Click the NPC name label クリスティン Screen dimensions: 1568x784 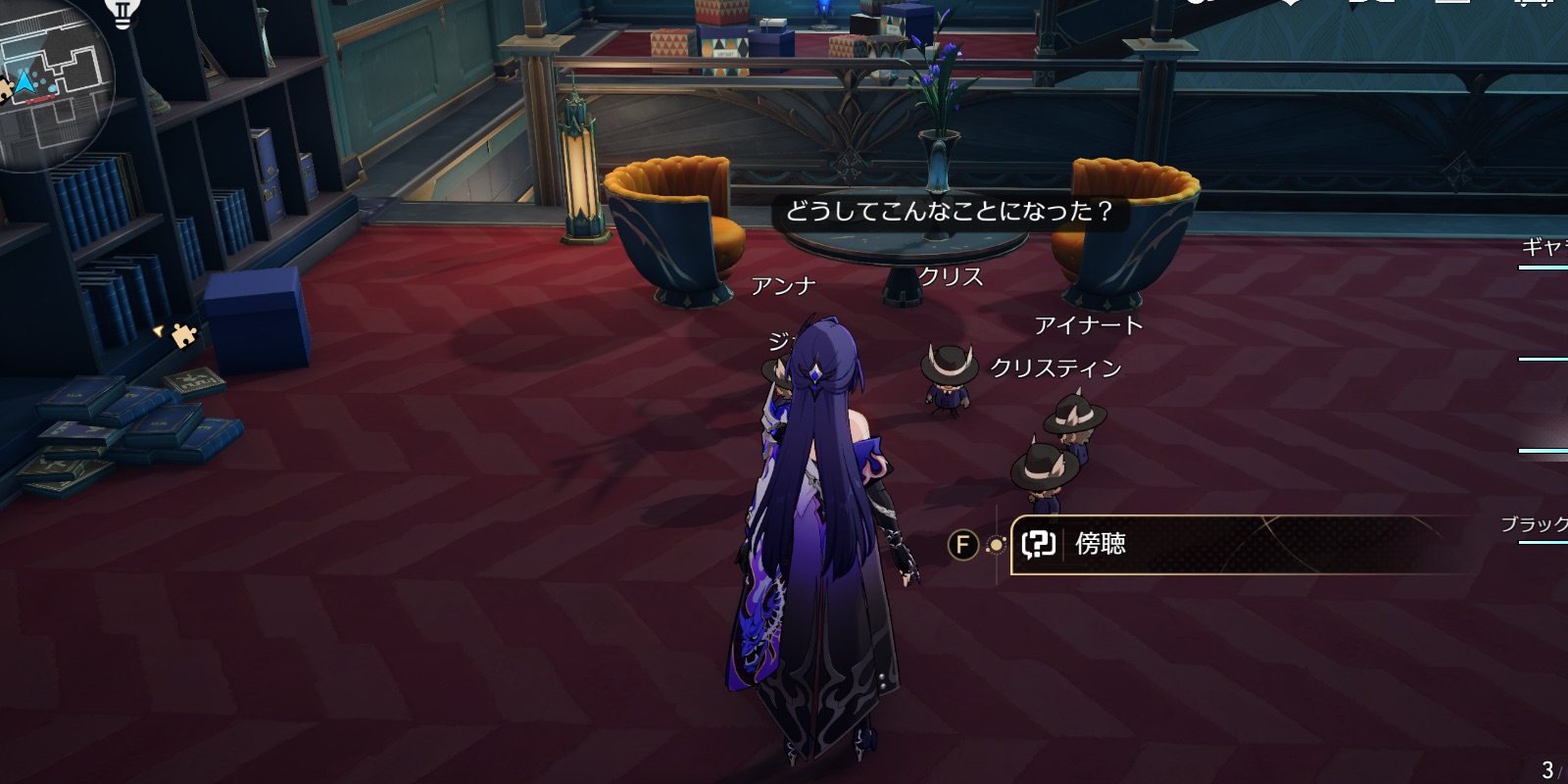coord(1054,367)
